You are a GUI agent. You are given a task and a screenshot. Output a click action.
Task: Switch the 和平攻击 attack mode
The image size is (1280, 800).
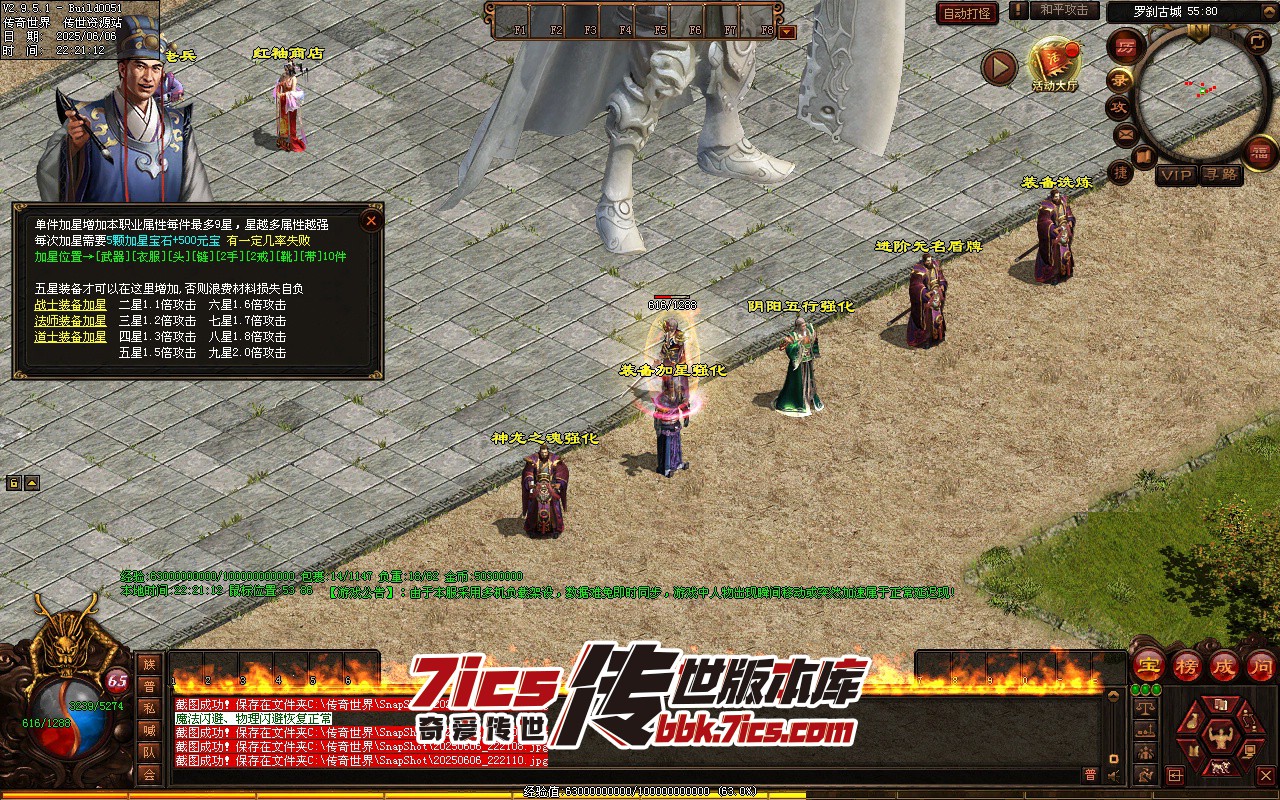click(x=1064, y=11)
